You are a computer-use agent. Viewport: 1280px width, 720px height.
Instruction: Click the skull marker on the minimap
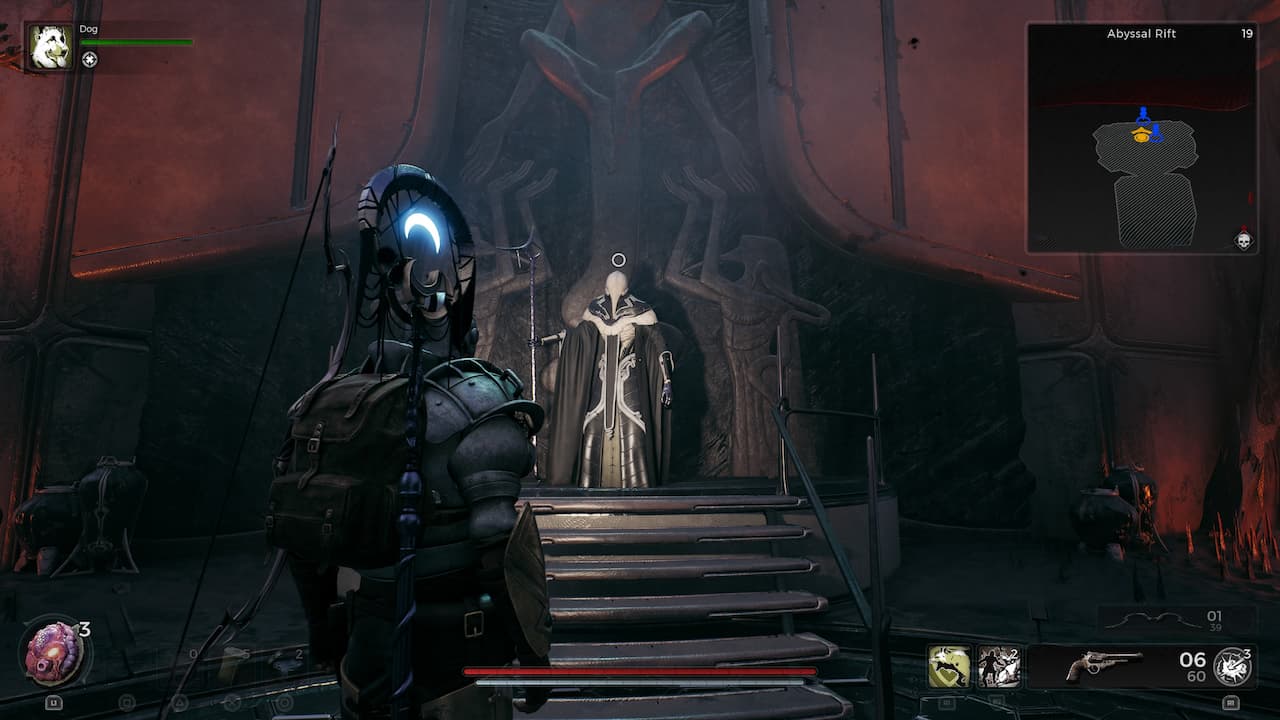[1243, 240]
